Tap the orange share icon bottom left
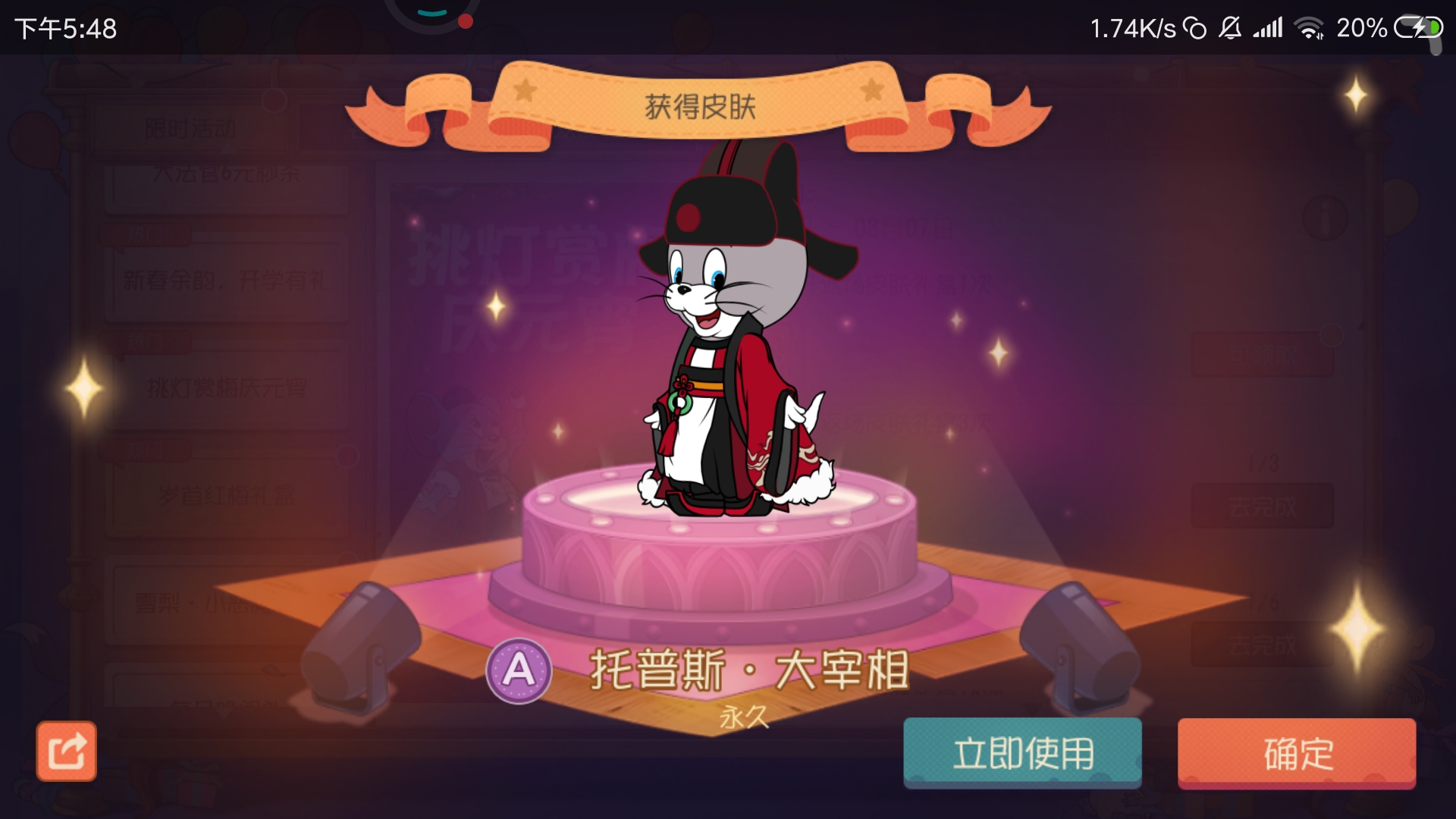Viewport: 1456px width, 819px height. click(67, 749)
